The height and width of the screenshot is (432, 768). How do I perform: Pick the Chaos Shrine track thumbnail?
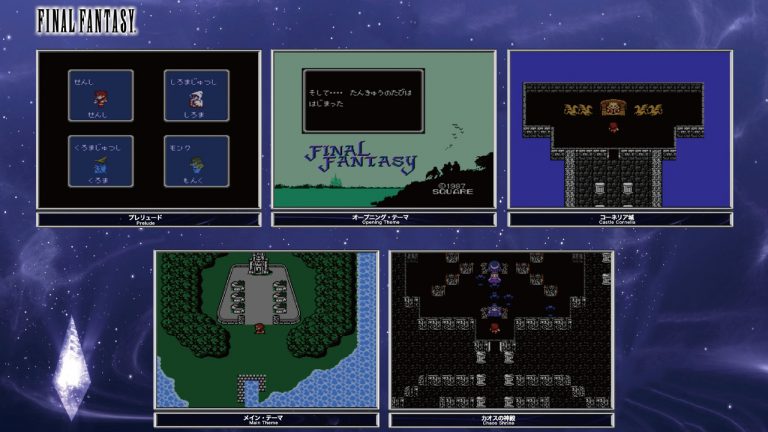pyautogui.click(x=502, y=330)
